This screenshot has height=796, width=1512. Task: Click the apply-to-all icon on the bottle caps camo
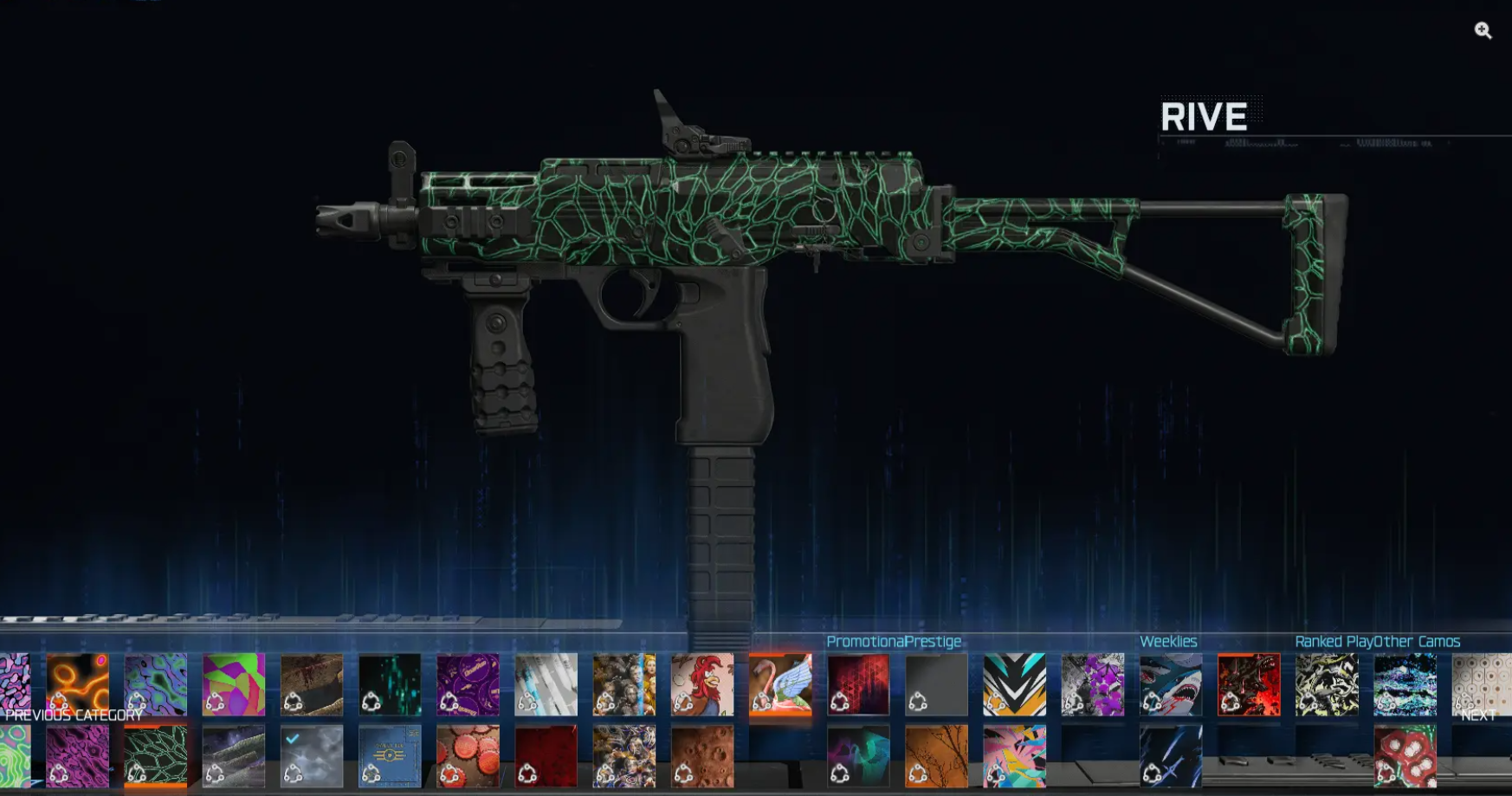coord(451,773)
